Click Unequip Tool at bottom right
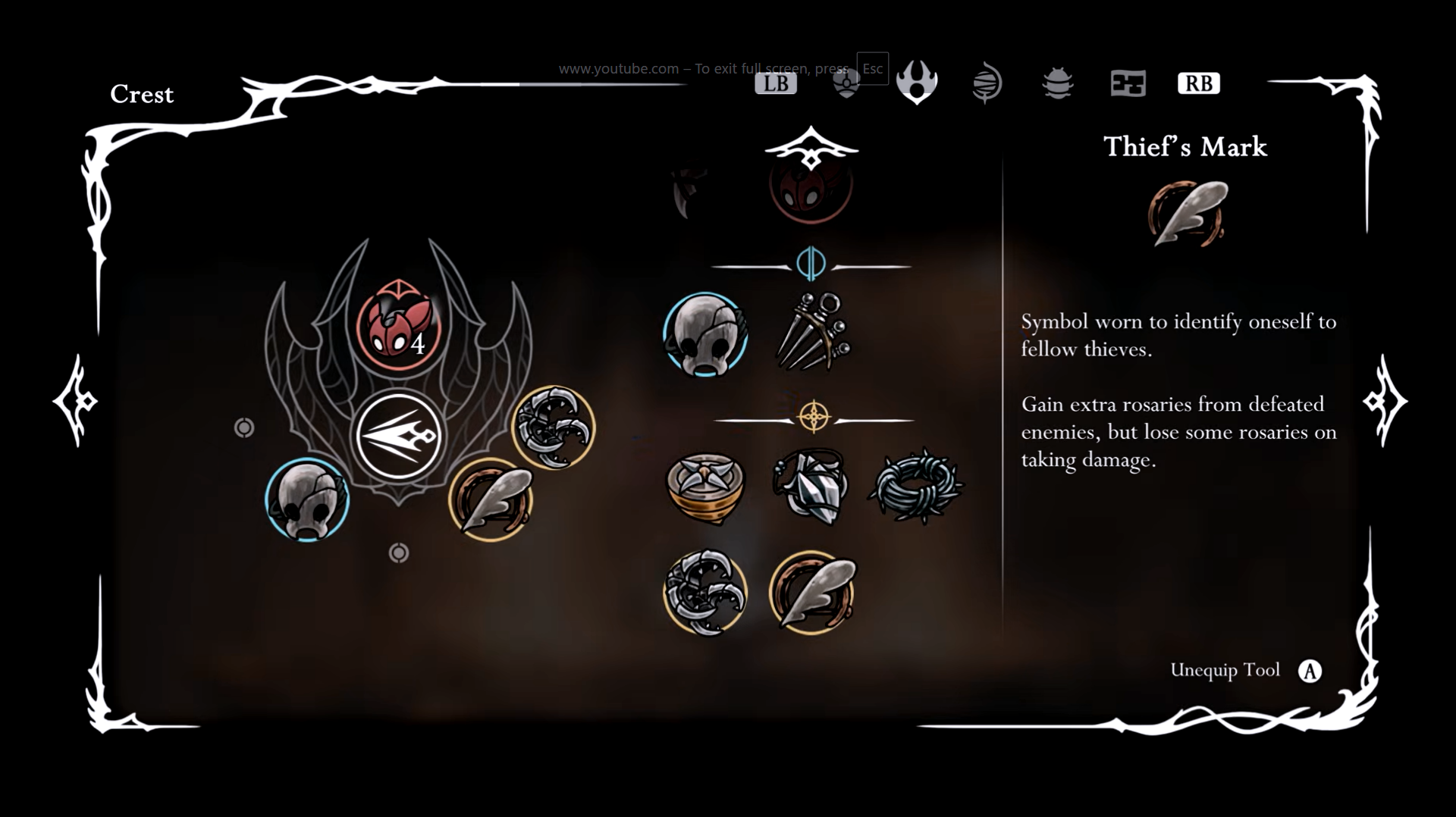Viewport: 1456px width, 817px height. [x=1224, y=670]
